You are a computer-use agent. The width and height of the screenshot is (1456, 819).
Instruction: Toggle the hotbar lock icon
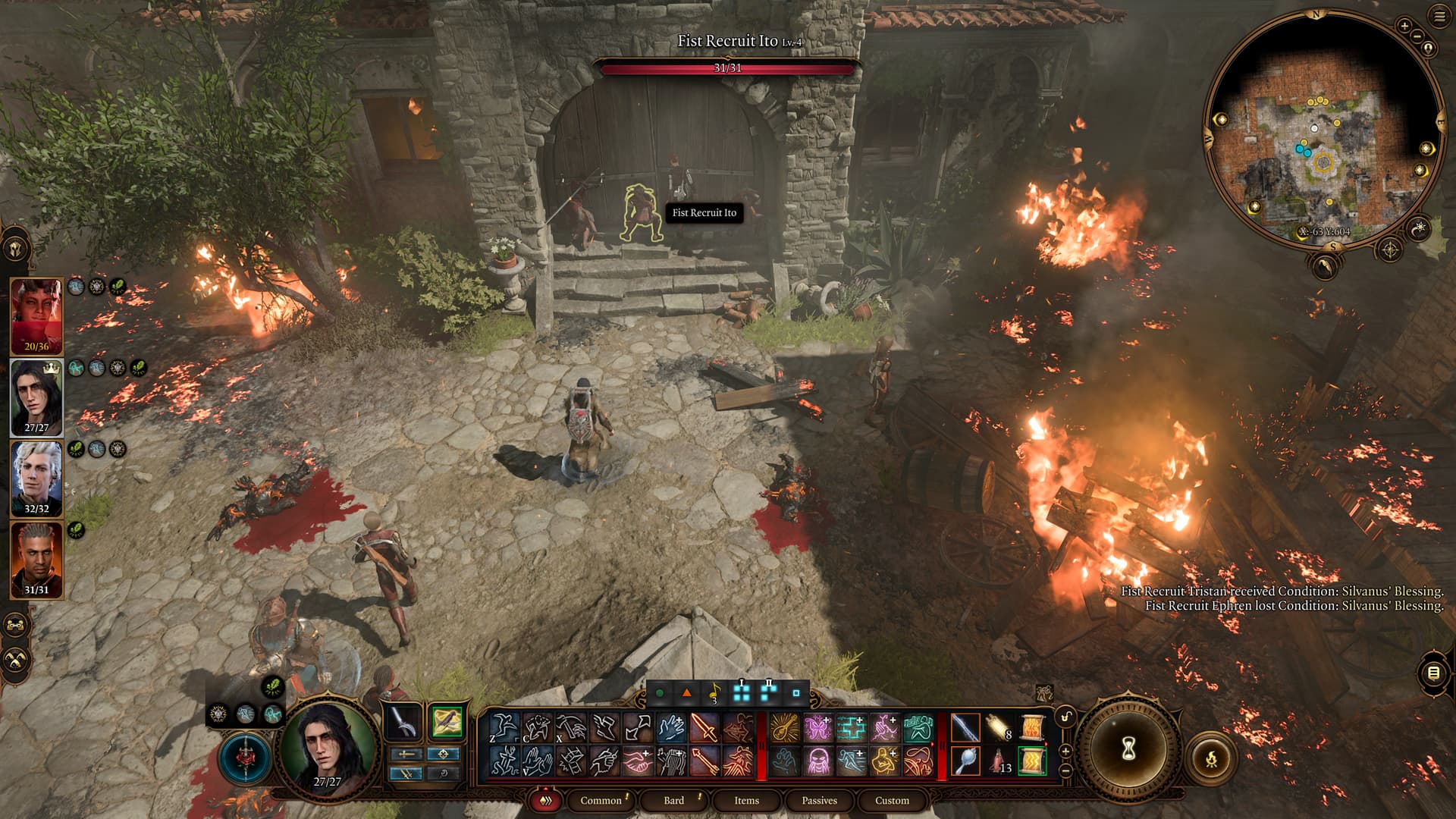pyautogui.click(x=1065, y=717)
